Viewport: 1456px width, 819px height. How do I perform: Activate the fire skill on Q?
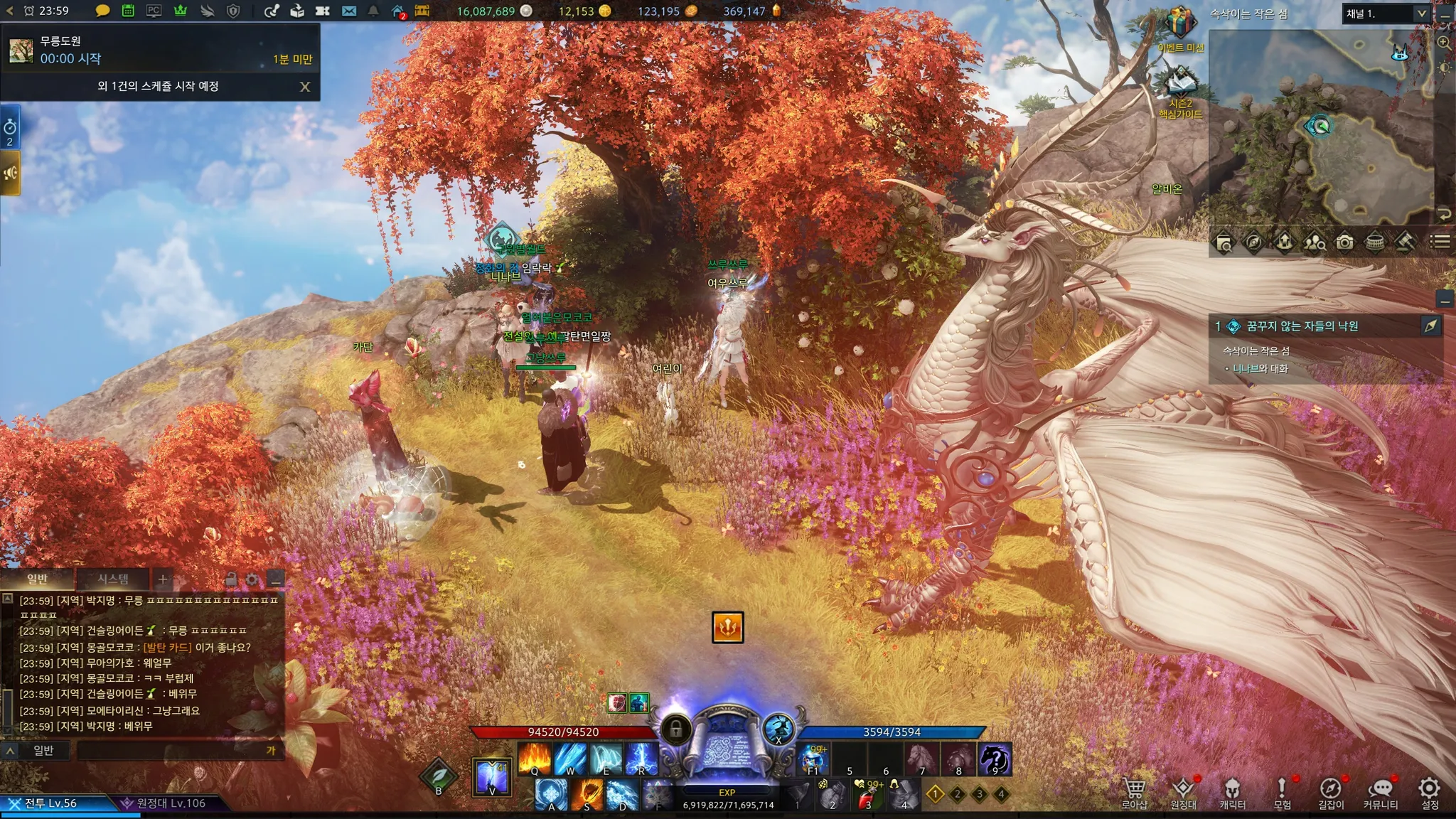[534, 758]
